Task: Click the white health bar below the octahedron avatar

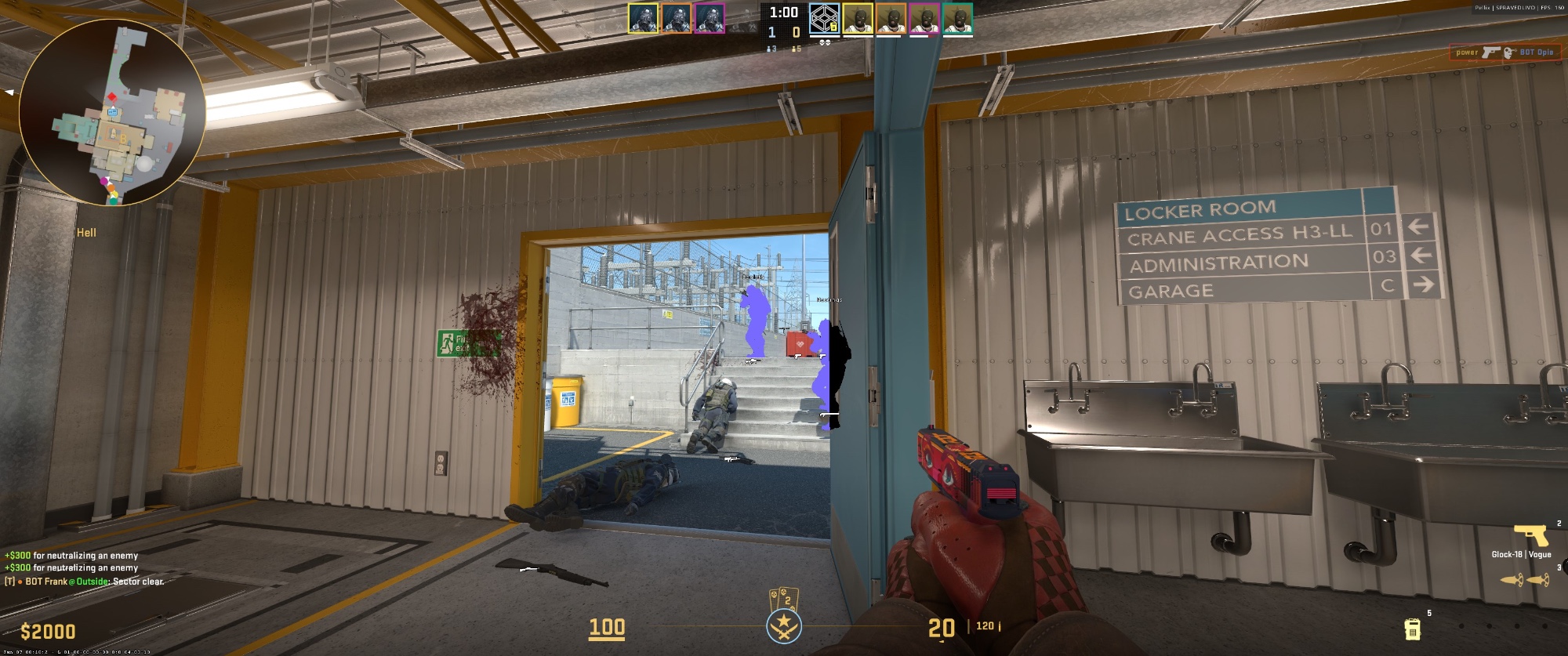Action: pos(825,37)
